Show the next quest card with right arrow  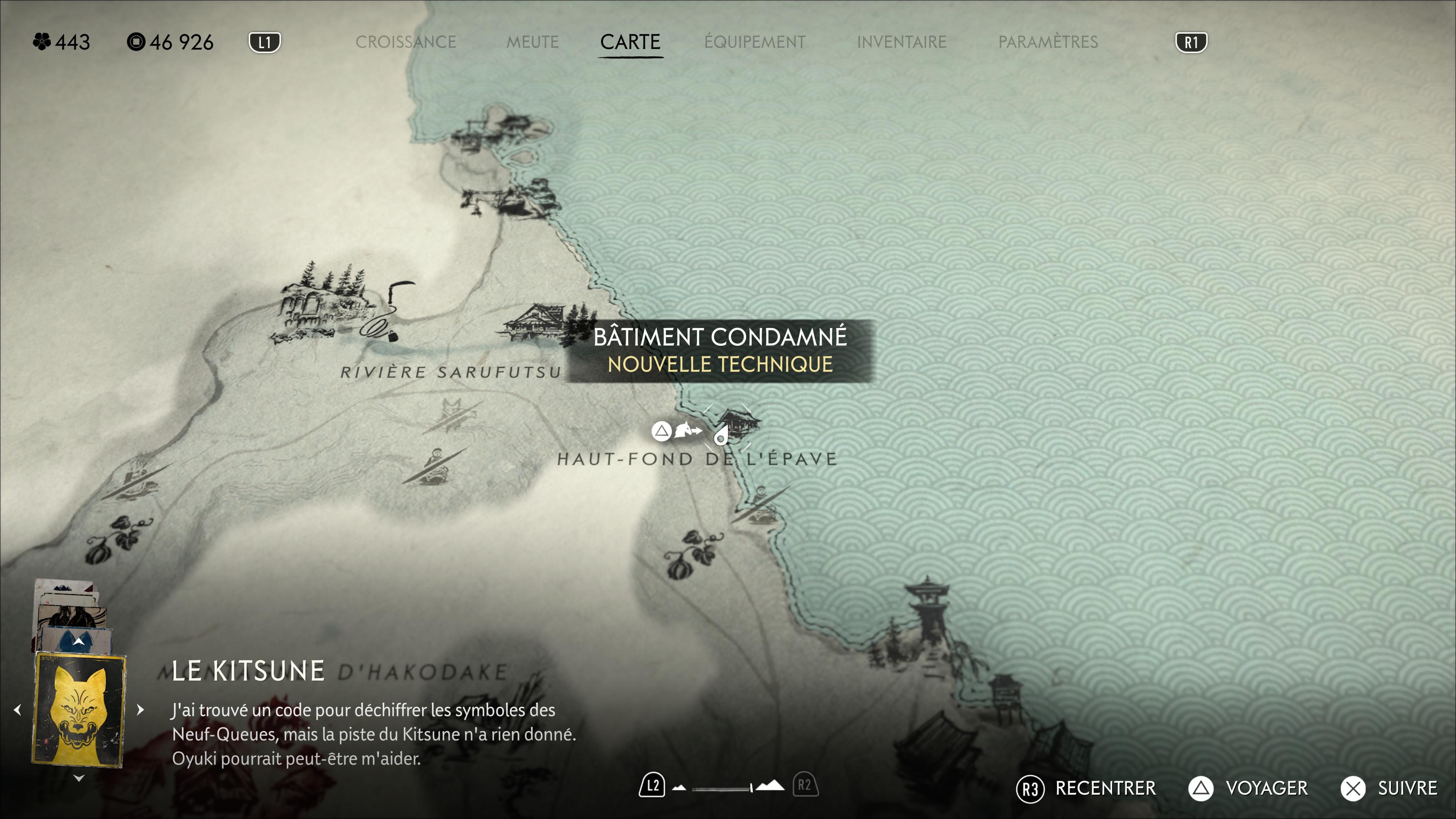tap(141, 709)
